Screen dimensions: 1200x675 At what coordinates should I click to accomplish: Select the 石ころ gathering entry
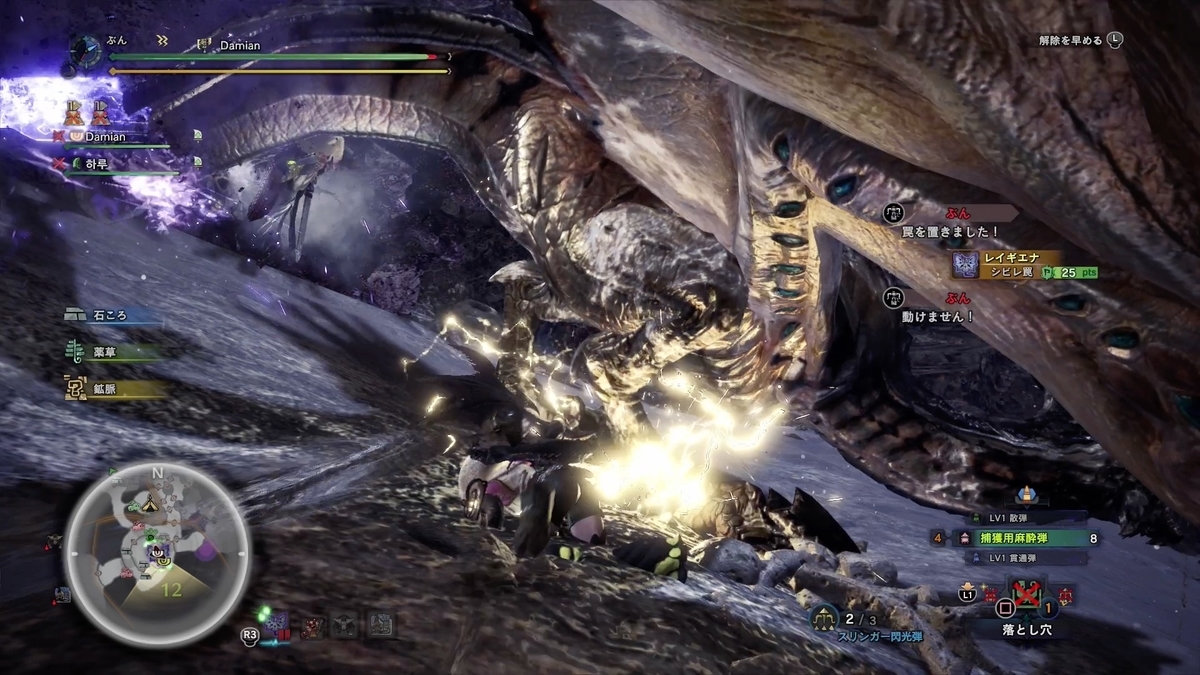pos(111,315)
